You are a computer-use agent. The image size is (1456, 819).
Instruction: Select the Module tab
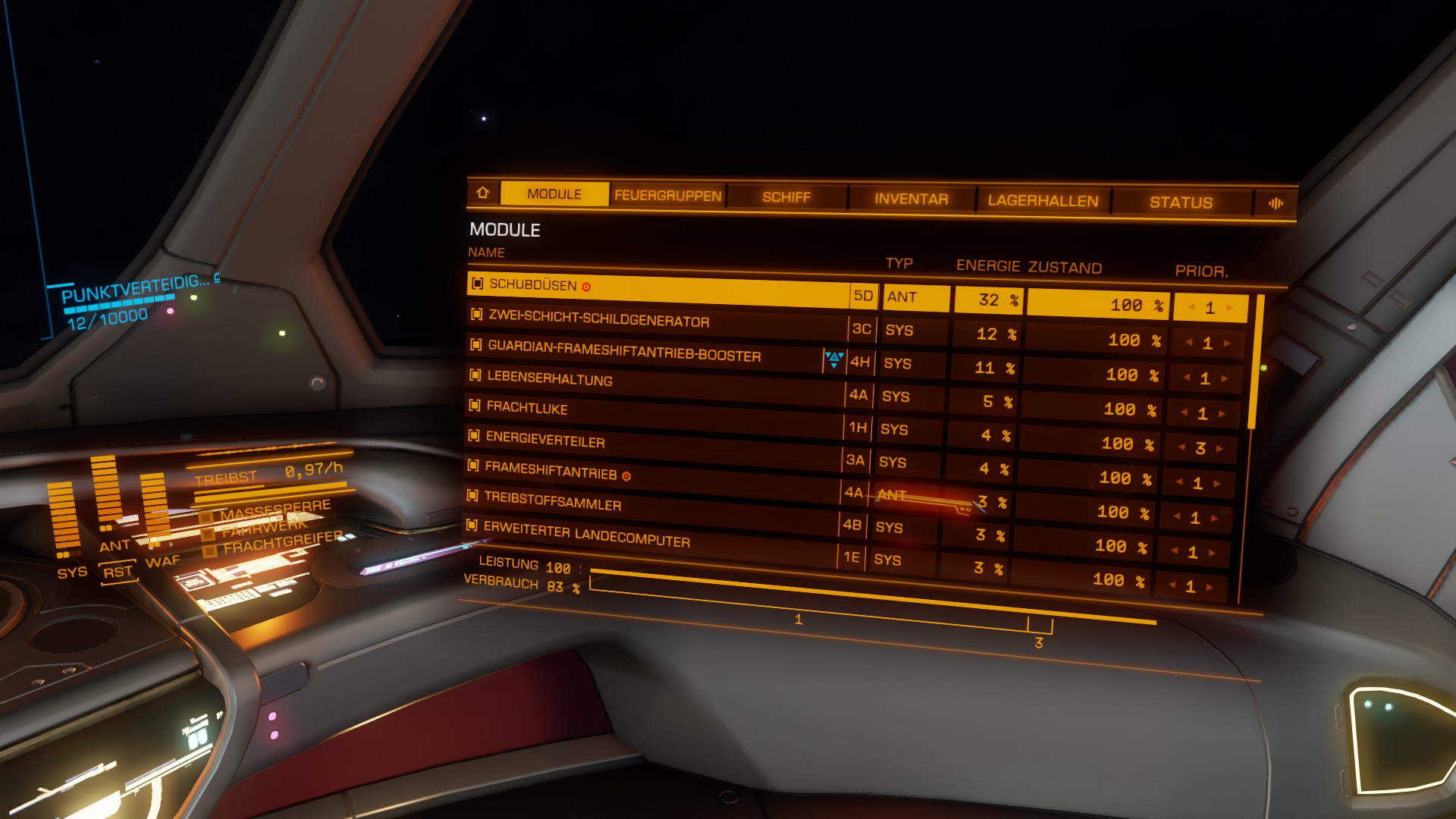click(554, 194)
